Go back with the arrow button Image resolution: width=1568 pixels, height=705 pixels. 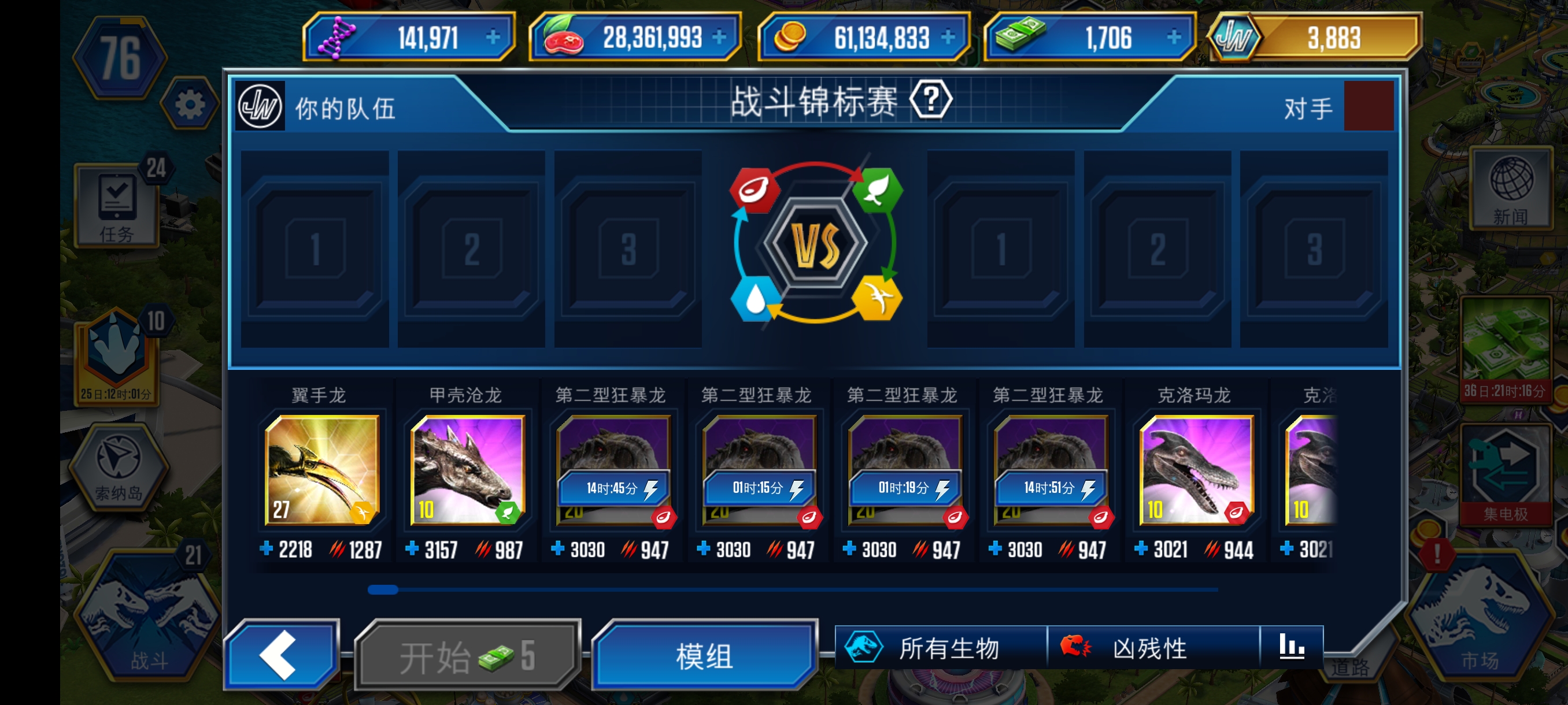point(280,655)
